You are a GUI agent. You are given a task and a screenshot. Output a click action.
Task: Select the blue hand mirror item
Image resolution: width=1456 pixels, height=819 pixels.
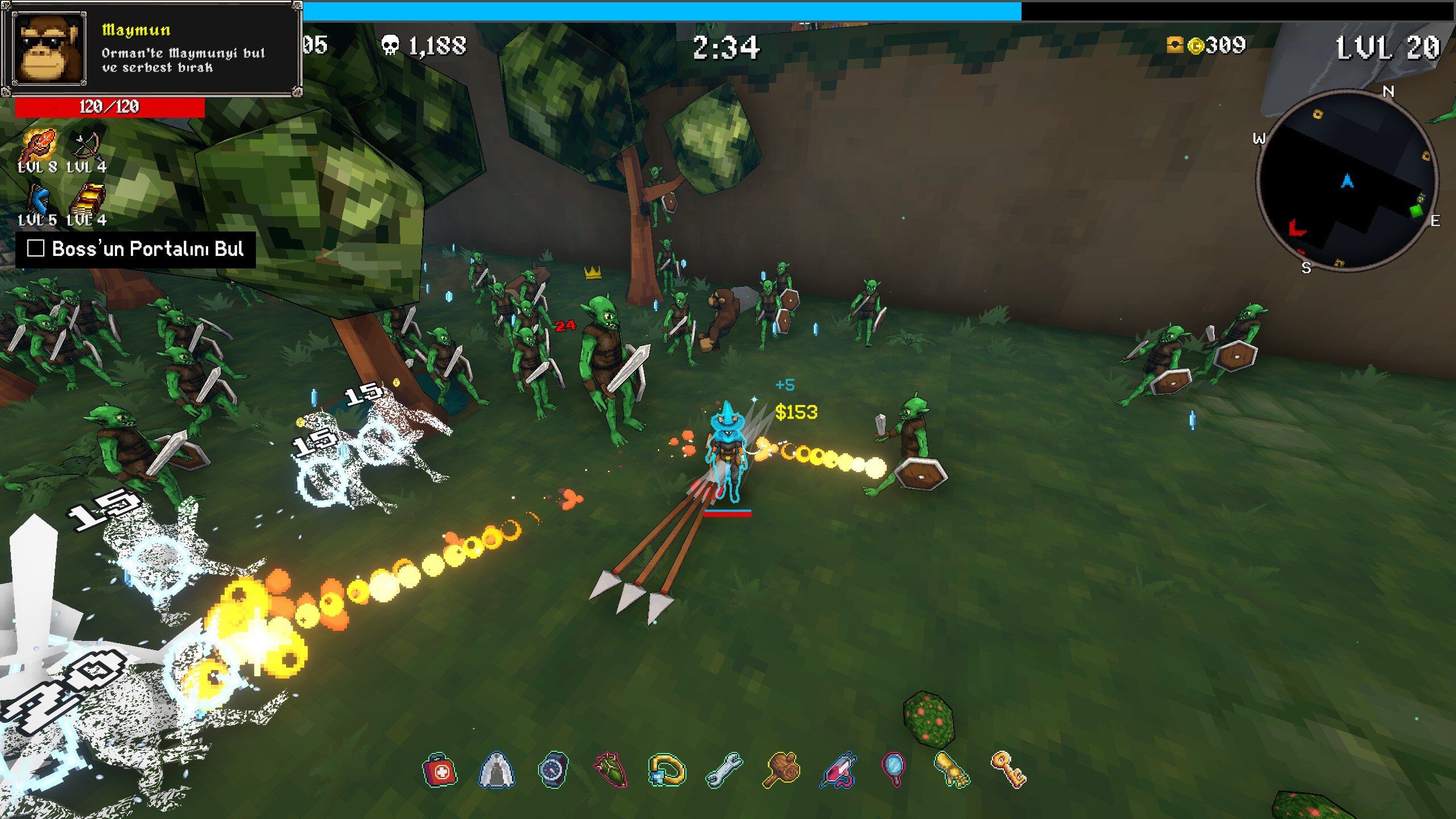(894, 770)
